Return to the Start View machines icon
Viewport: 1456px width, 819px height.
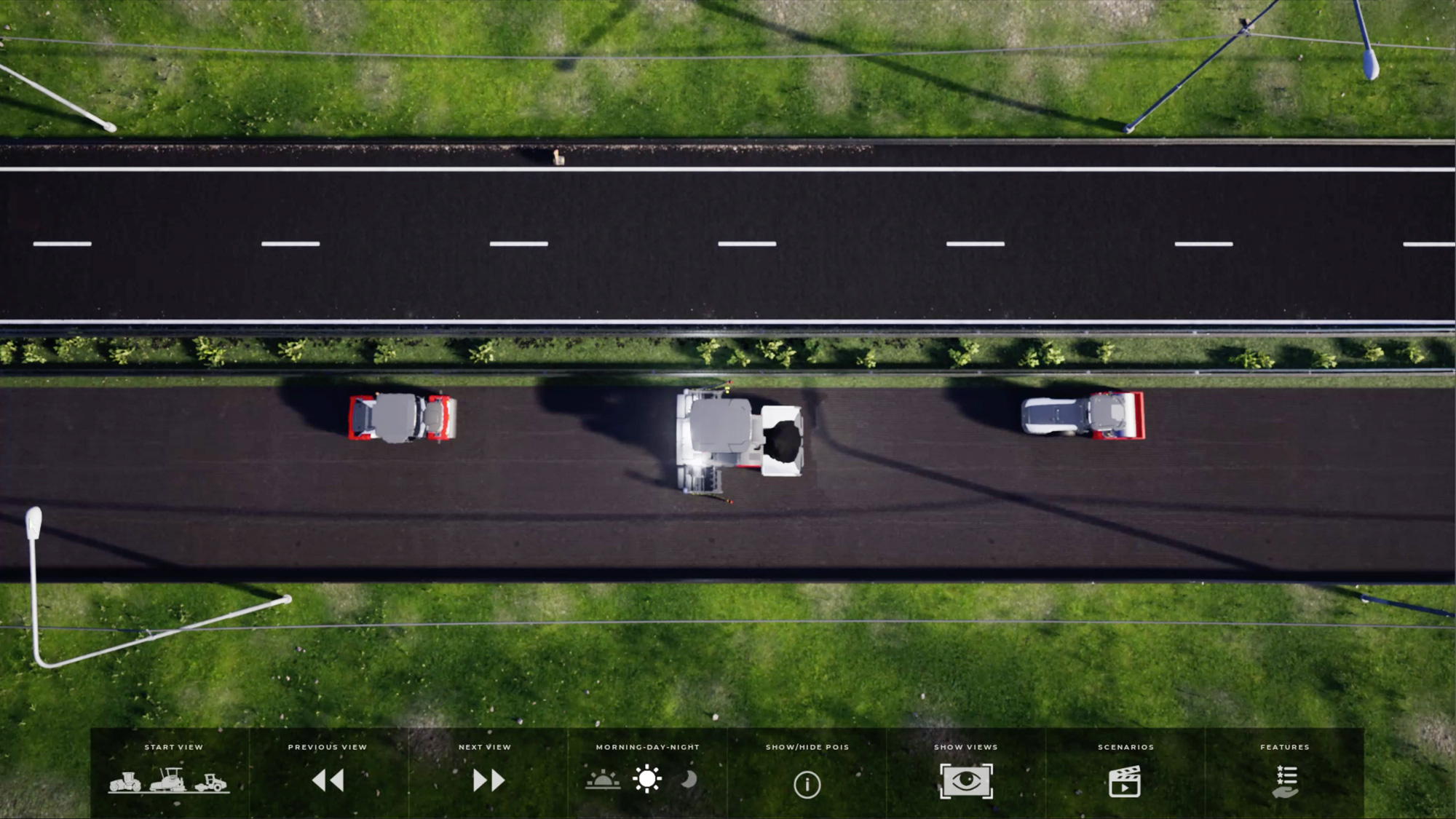[169, 780]
